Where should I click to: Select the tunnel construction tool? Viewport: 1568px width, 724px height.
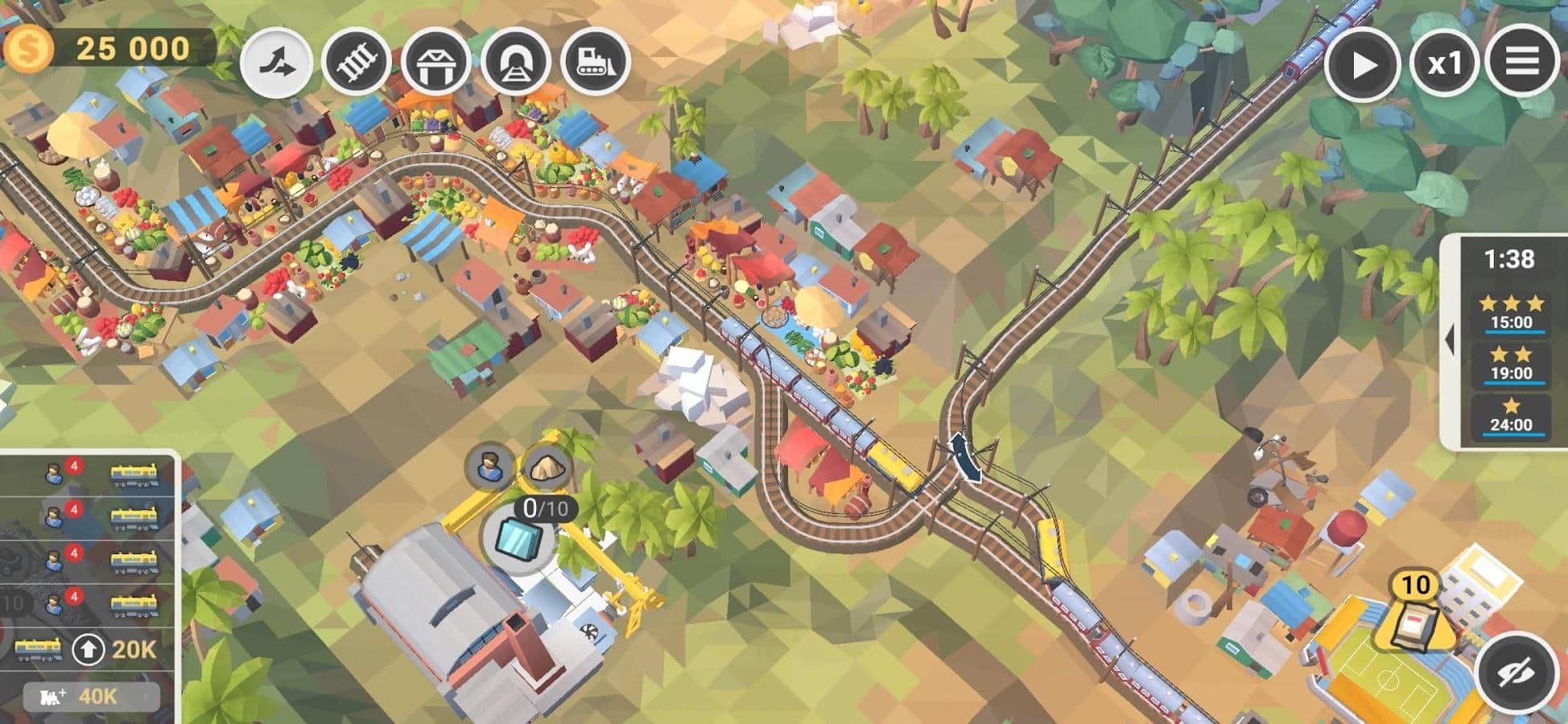pos(516,63)
